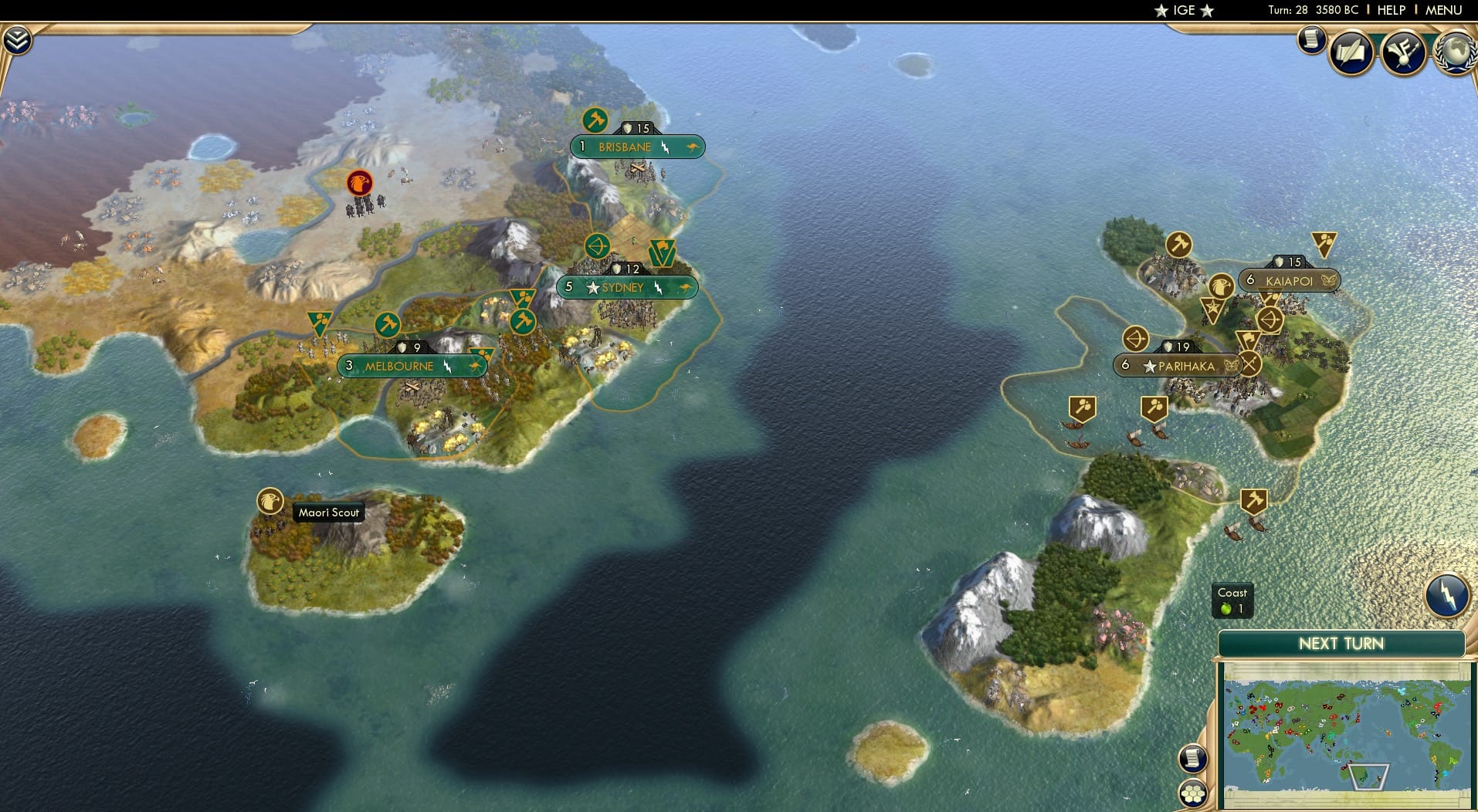Image resolution: width=1478 pixels, height=812 pixels.
Task: Expand the Coast tile yield popup
Action: tap(1233, 601)
